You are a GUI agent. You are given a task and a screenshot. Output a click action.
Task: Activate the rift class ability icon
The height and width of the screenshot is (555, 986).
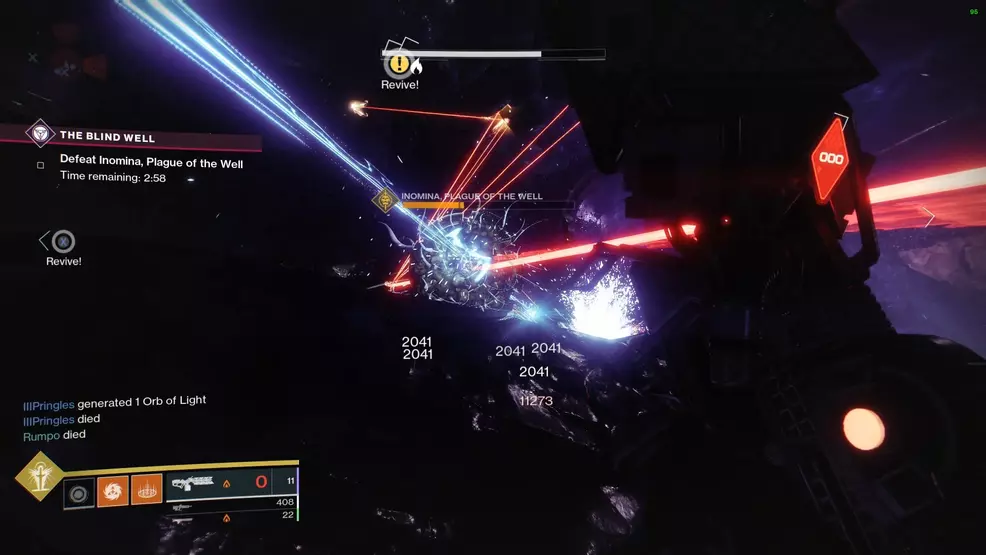pos(146,491)
